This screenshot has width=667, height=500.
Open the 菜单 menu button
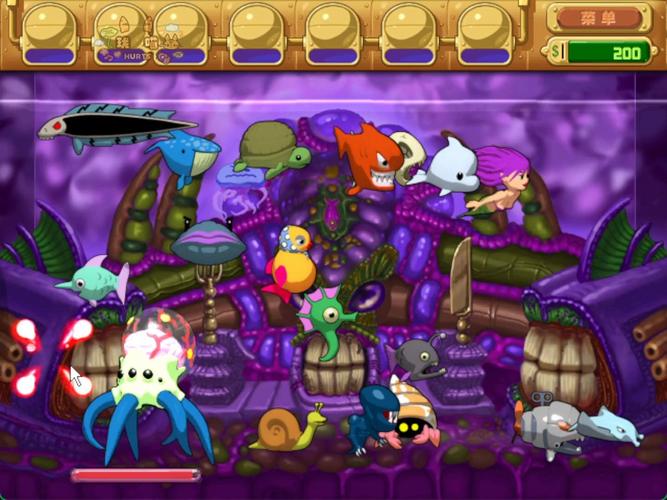(x=598, y=18)
